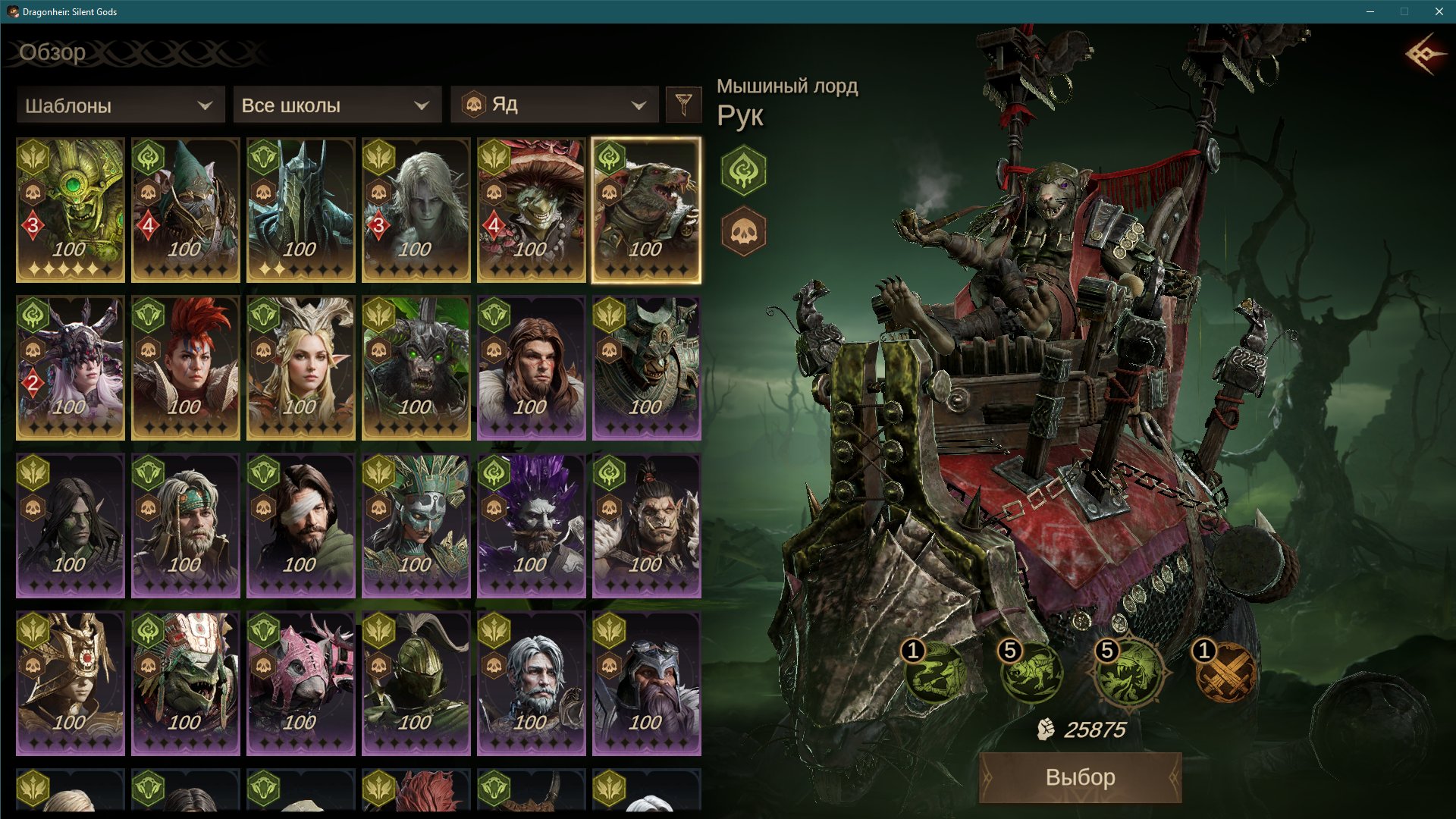
Task: Expand the Все школы filter dropdown
Action: point(337,105)
